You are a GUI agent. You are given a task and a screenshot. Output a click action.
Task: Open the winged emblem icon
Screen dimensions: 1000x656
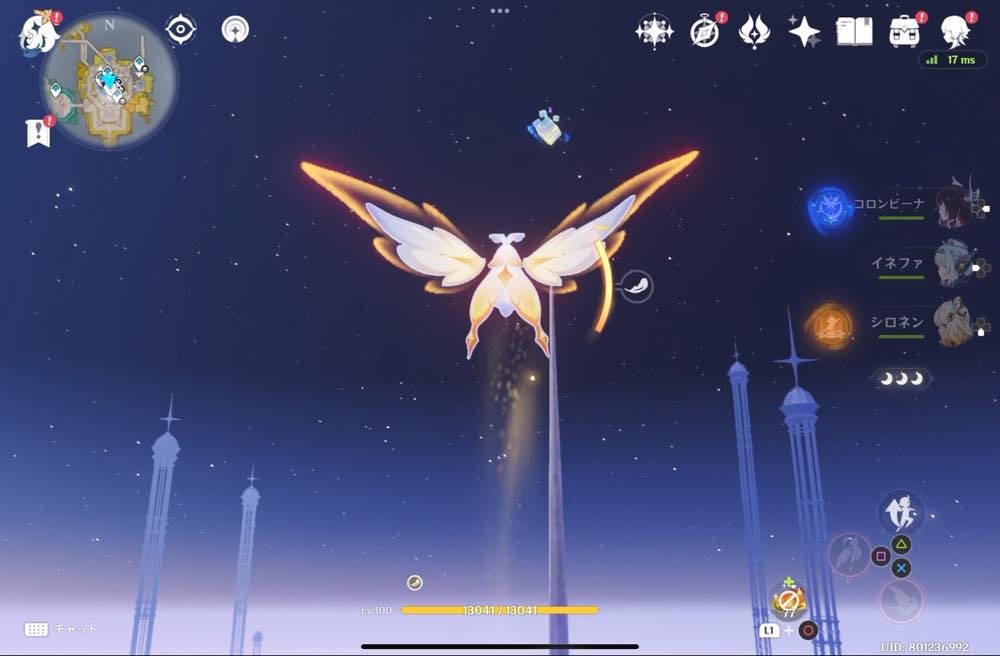tap(753, 32)
